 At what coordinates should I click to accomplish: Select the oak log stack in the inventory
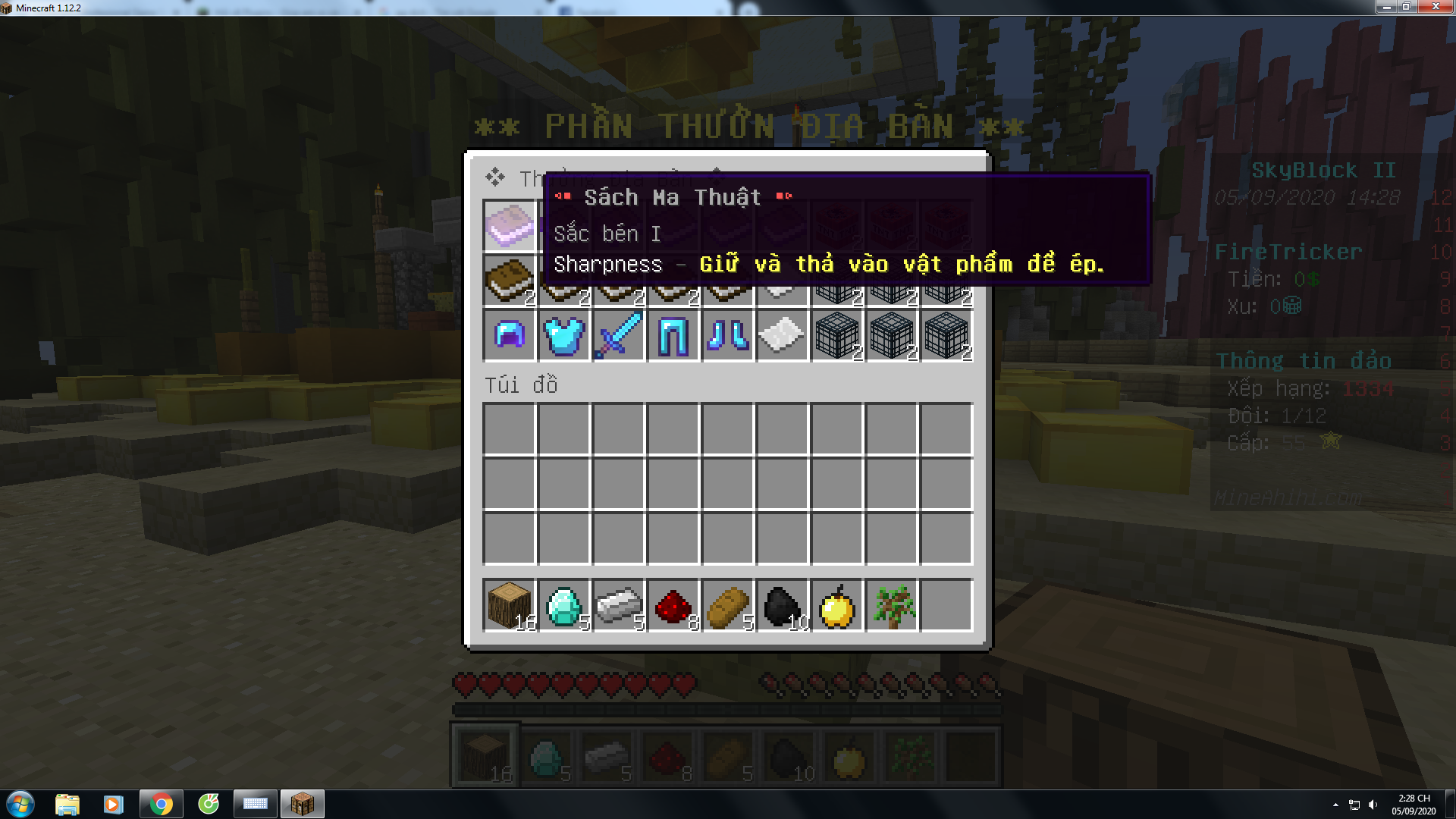point(509,605)
